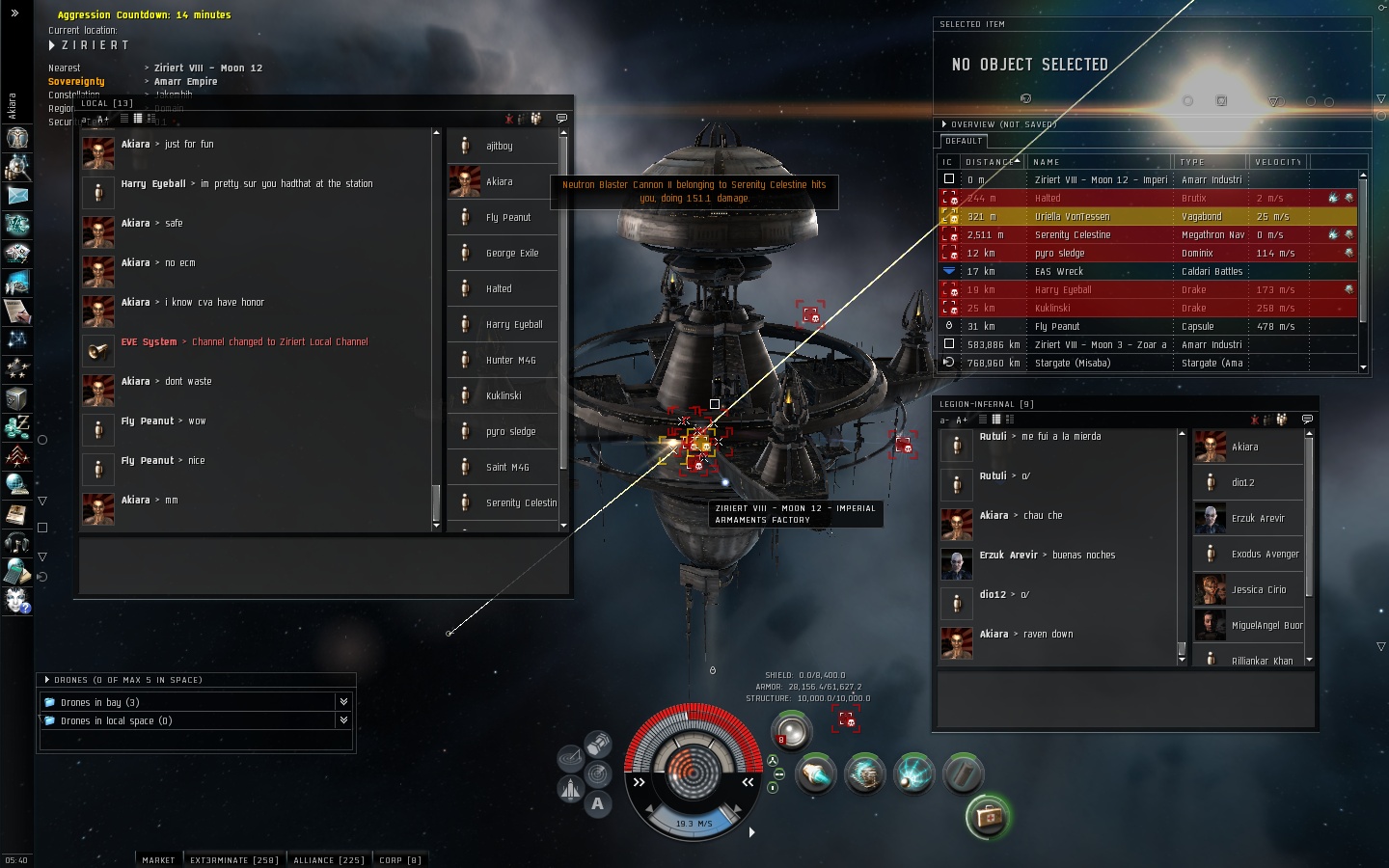Open the Corp chat tab
Viewport: 1389px width, 868px height.
(399, 859)
